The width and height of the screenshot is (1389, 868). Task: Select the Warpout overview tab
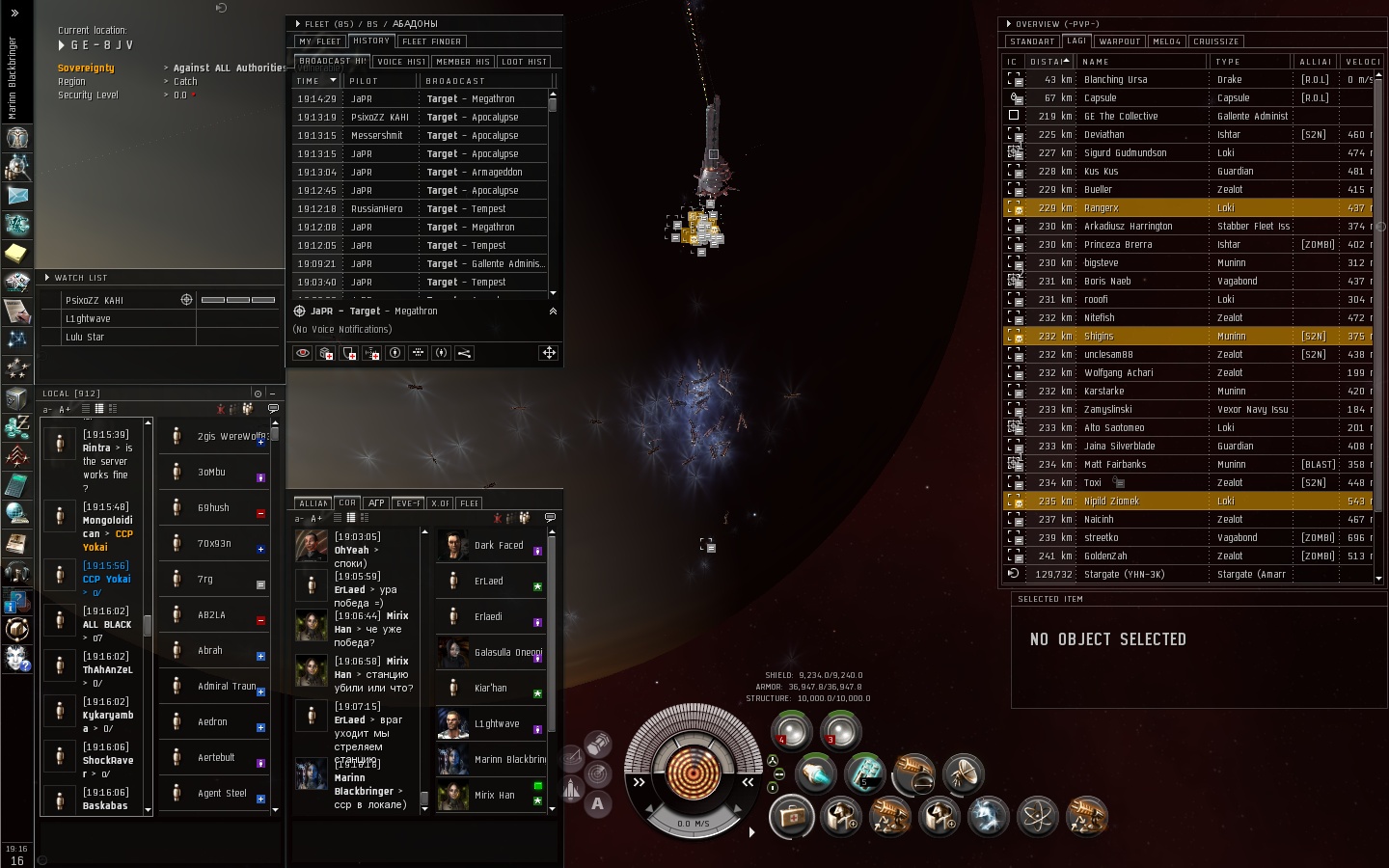click(1120, 41)
